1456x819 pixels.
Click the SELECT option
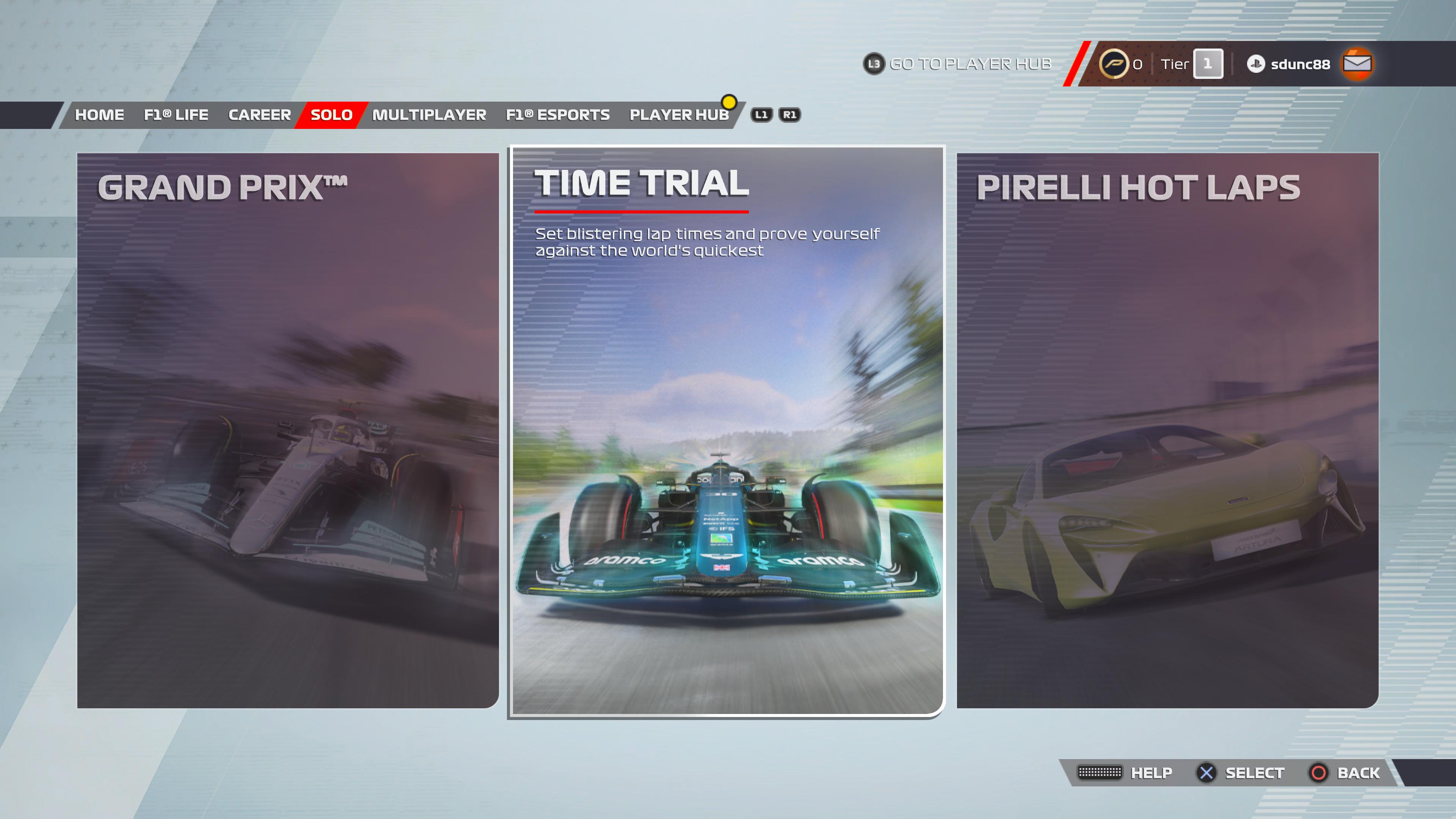point(1254,773)
